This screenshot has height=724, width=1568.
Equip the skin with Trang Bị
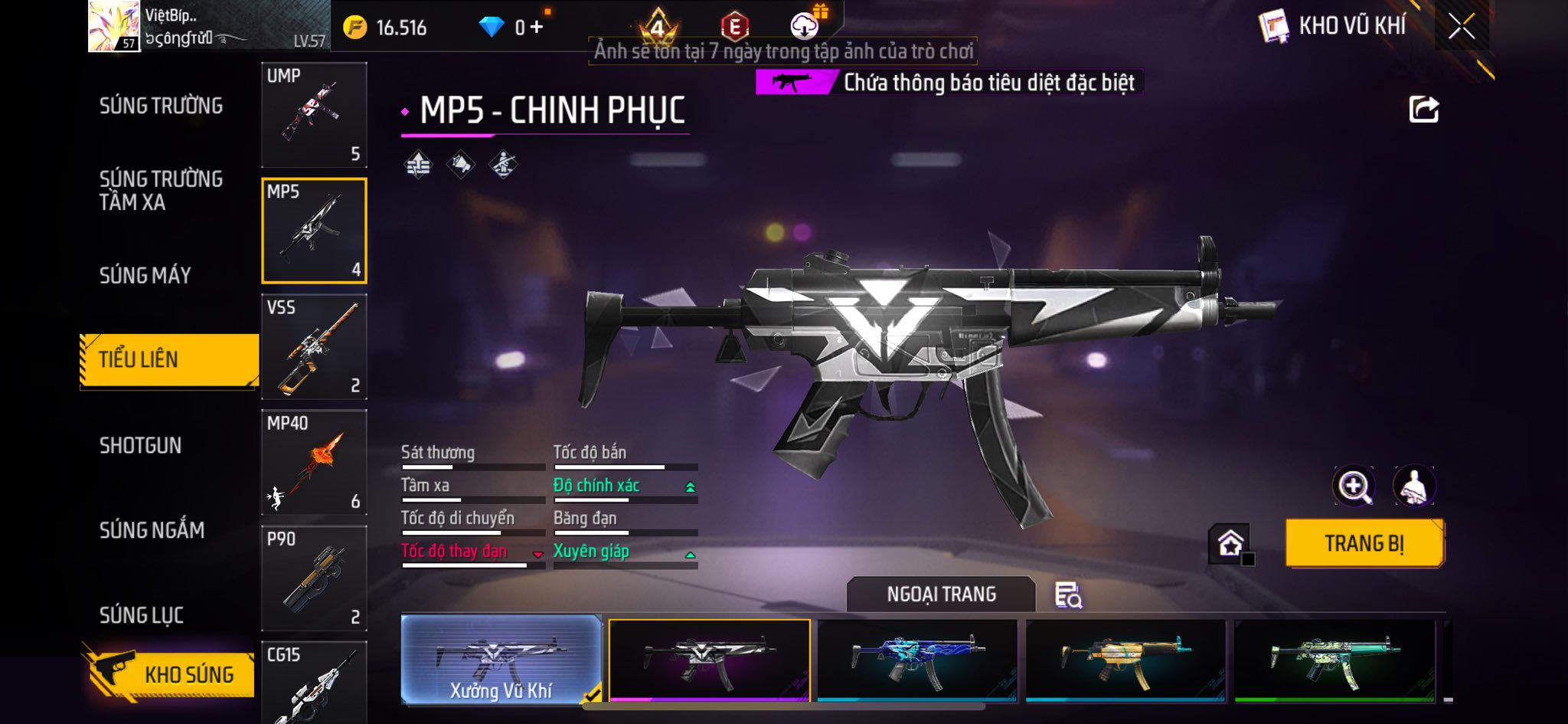(x=1364, y=543)
